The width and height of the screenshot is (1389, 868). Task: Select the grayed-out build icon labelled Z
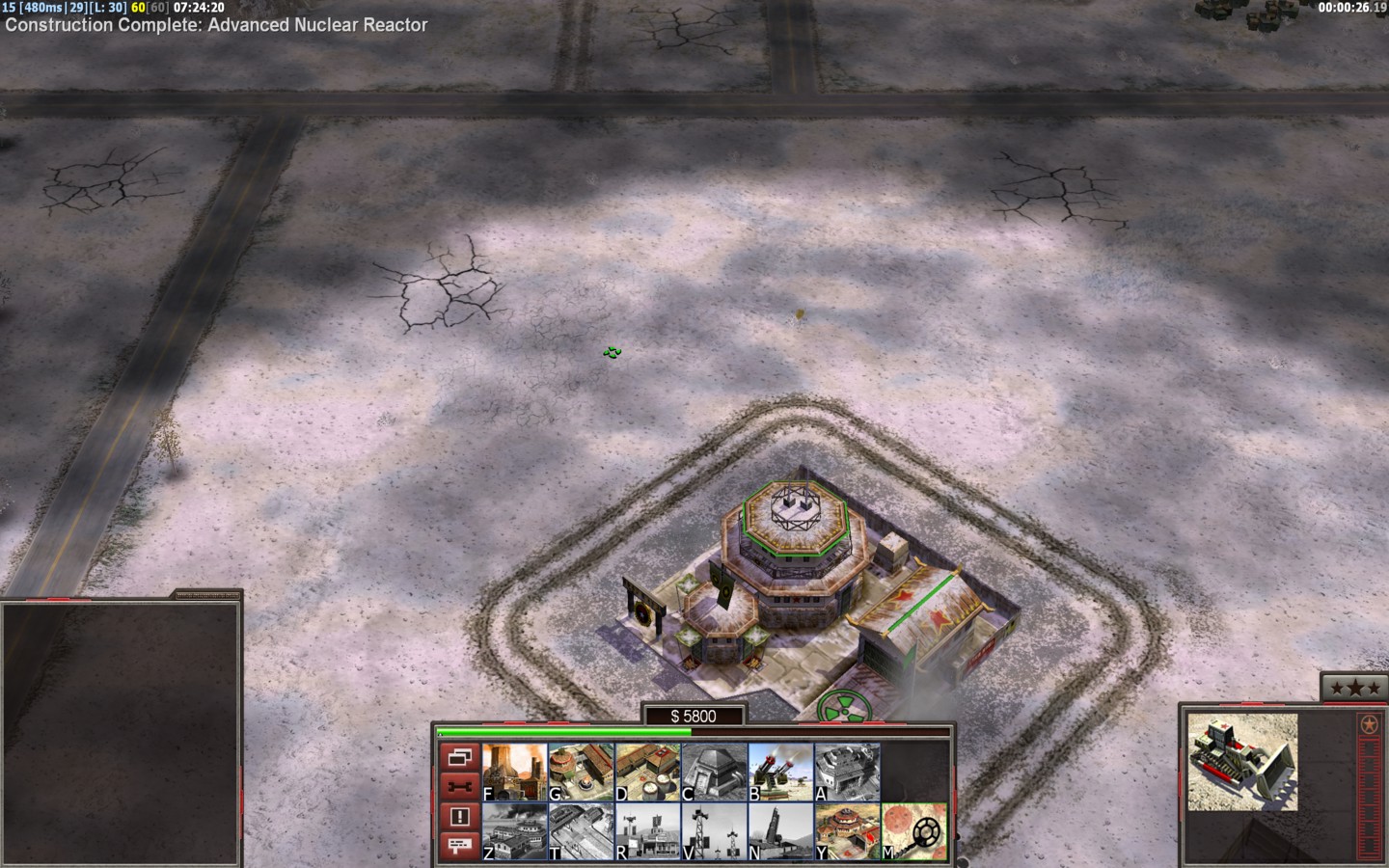pos(514,831)
